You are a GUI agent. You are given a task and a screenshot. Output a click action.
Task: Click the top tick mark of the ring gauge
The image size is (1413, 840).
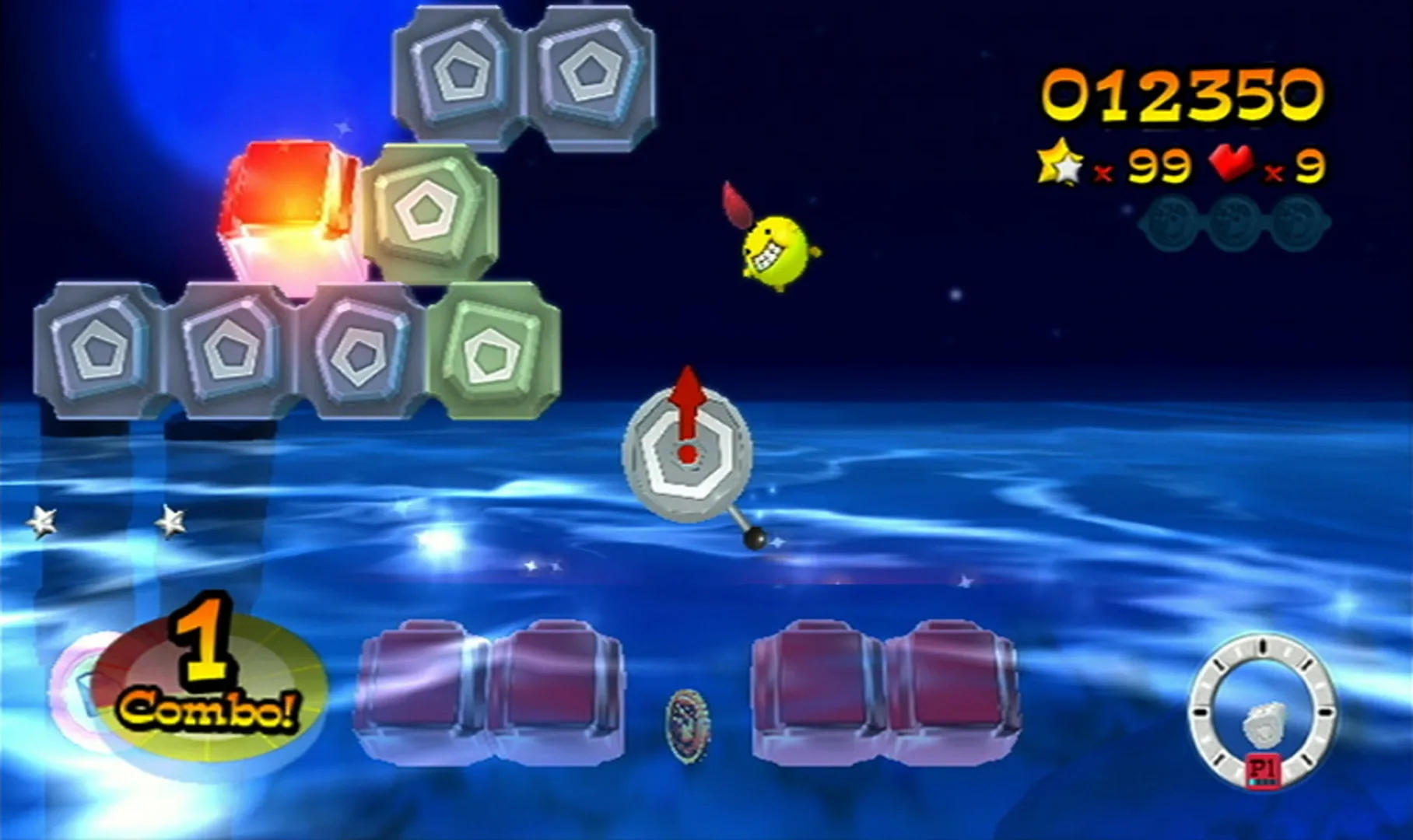[1263, 646]
